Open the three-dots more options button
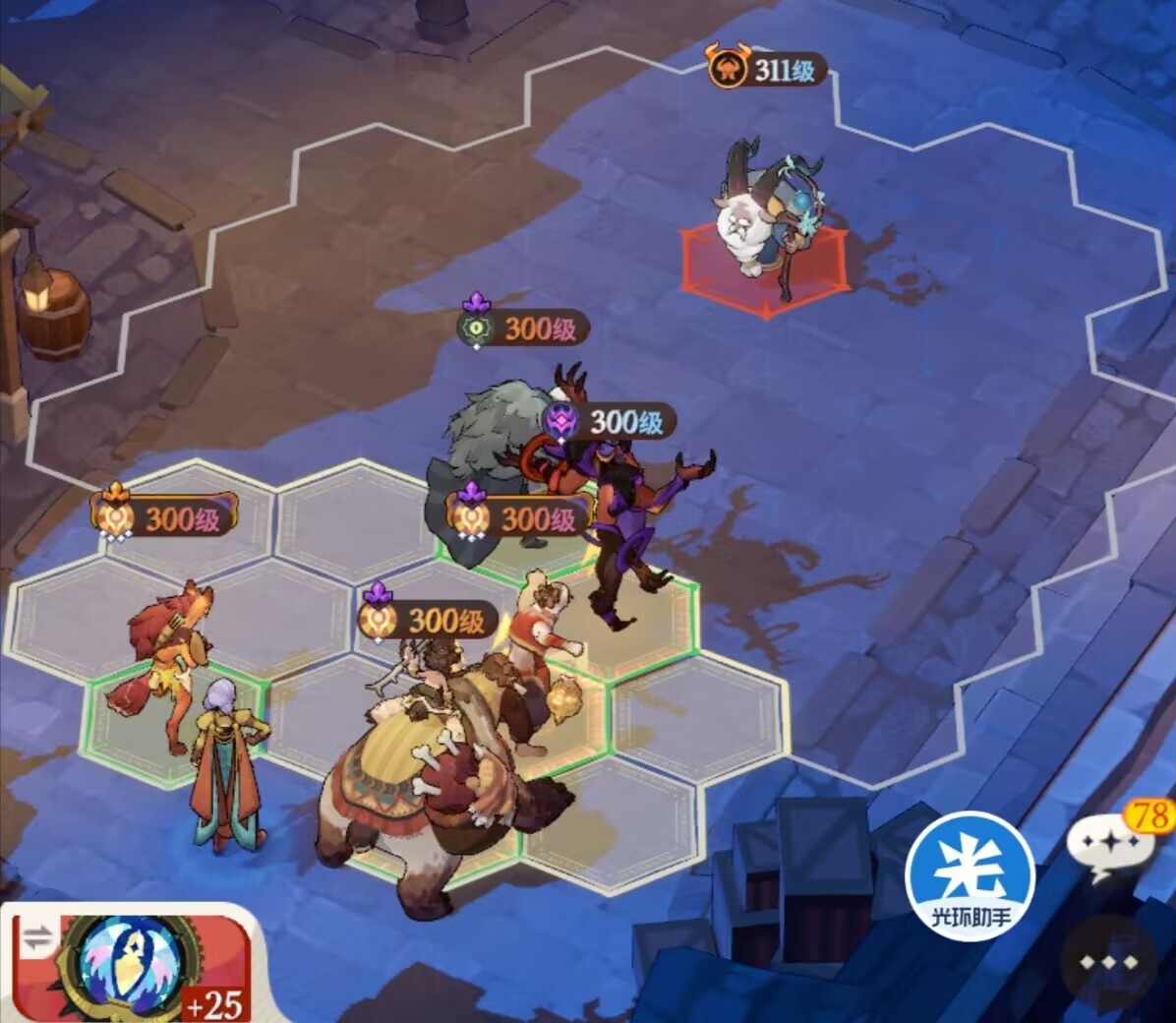The width and height of the screenshot is (1176, 1023). point(1109,962)
